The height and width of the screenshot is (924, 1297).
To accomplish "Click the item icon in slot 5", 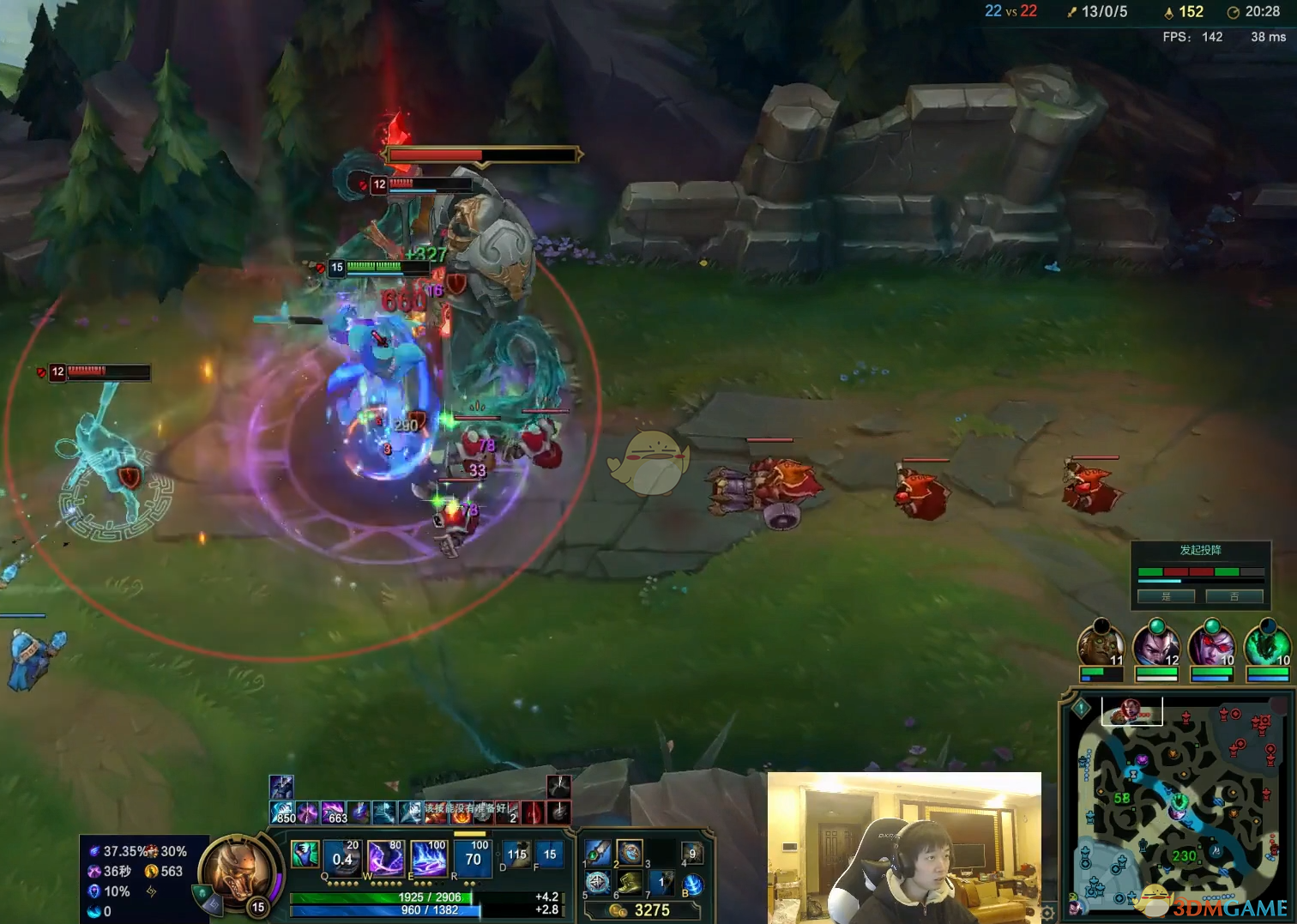I will pyautogui.click(x=599, y=884).
